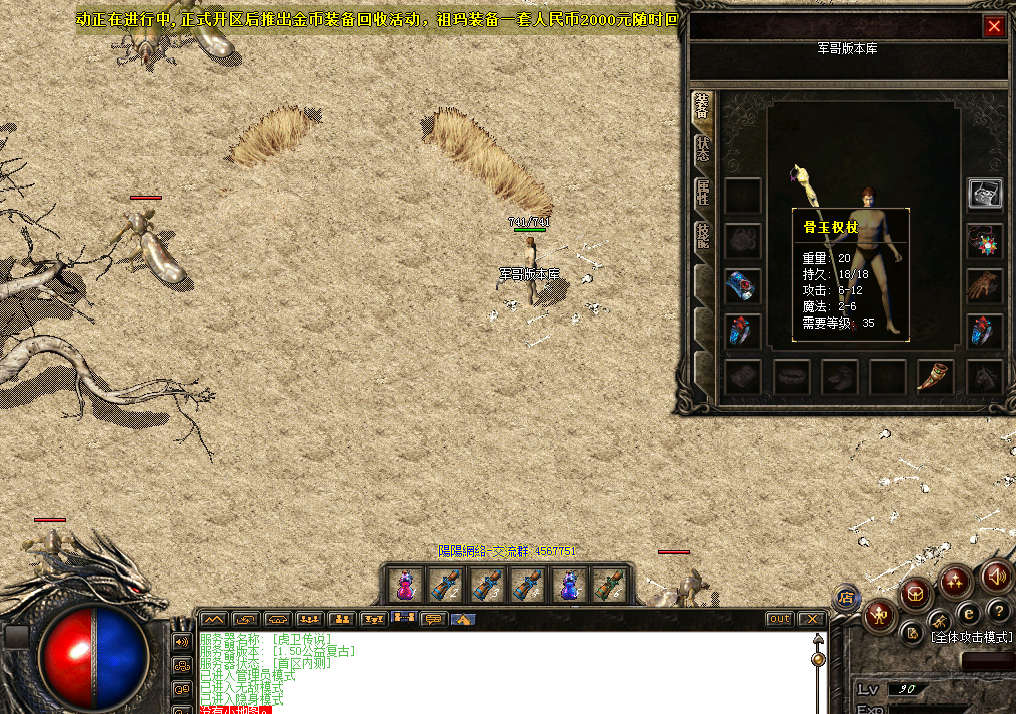Show the 技能 tab
Screen dimensions: 1016x714
(703, 237)
